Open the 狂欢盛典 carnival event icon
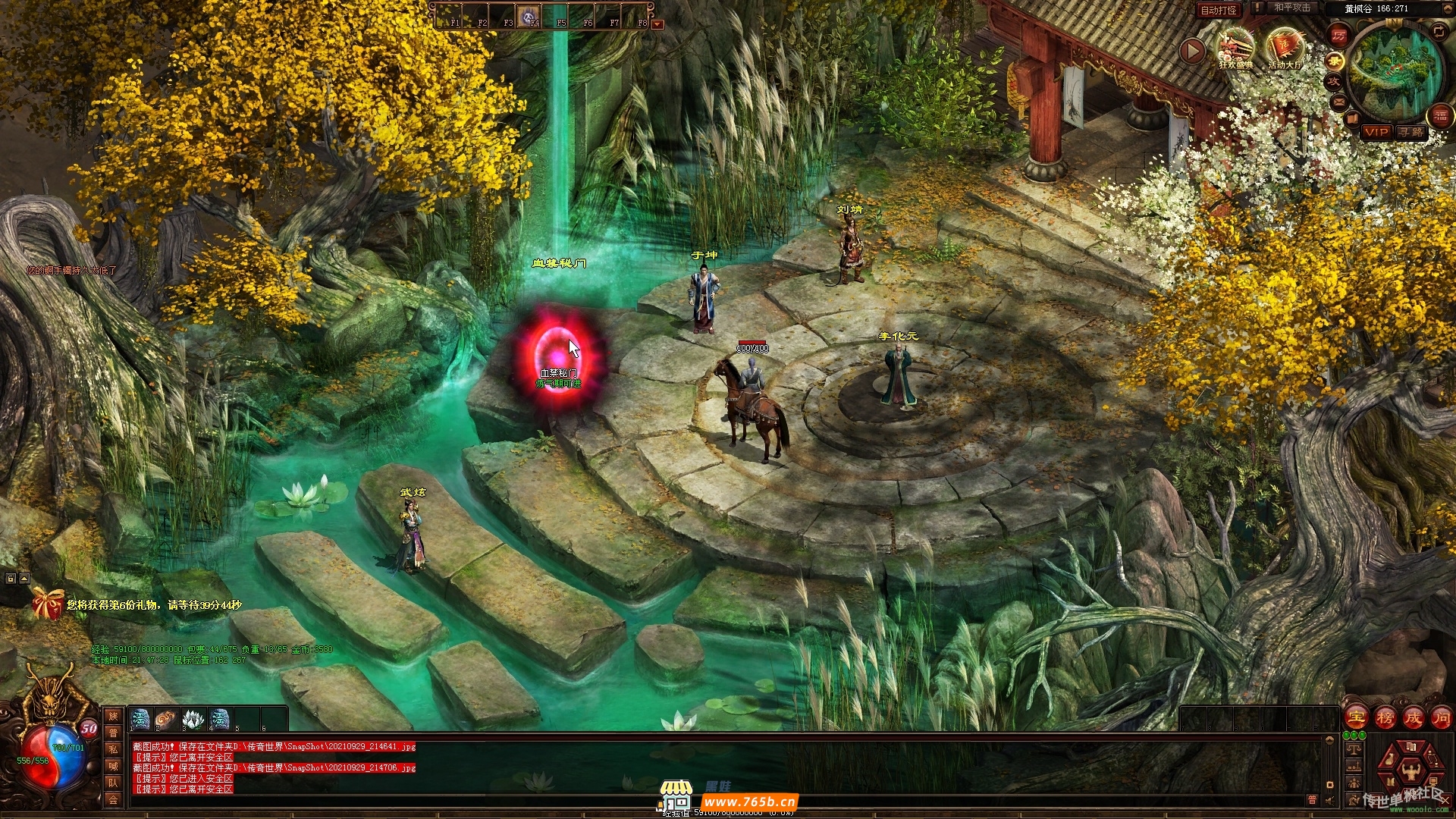Image resolution: width=1456 pixels, height=819 pixels. [1236, 49]
